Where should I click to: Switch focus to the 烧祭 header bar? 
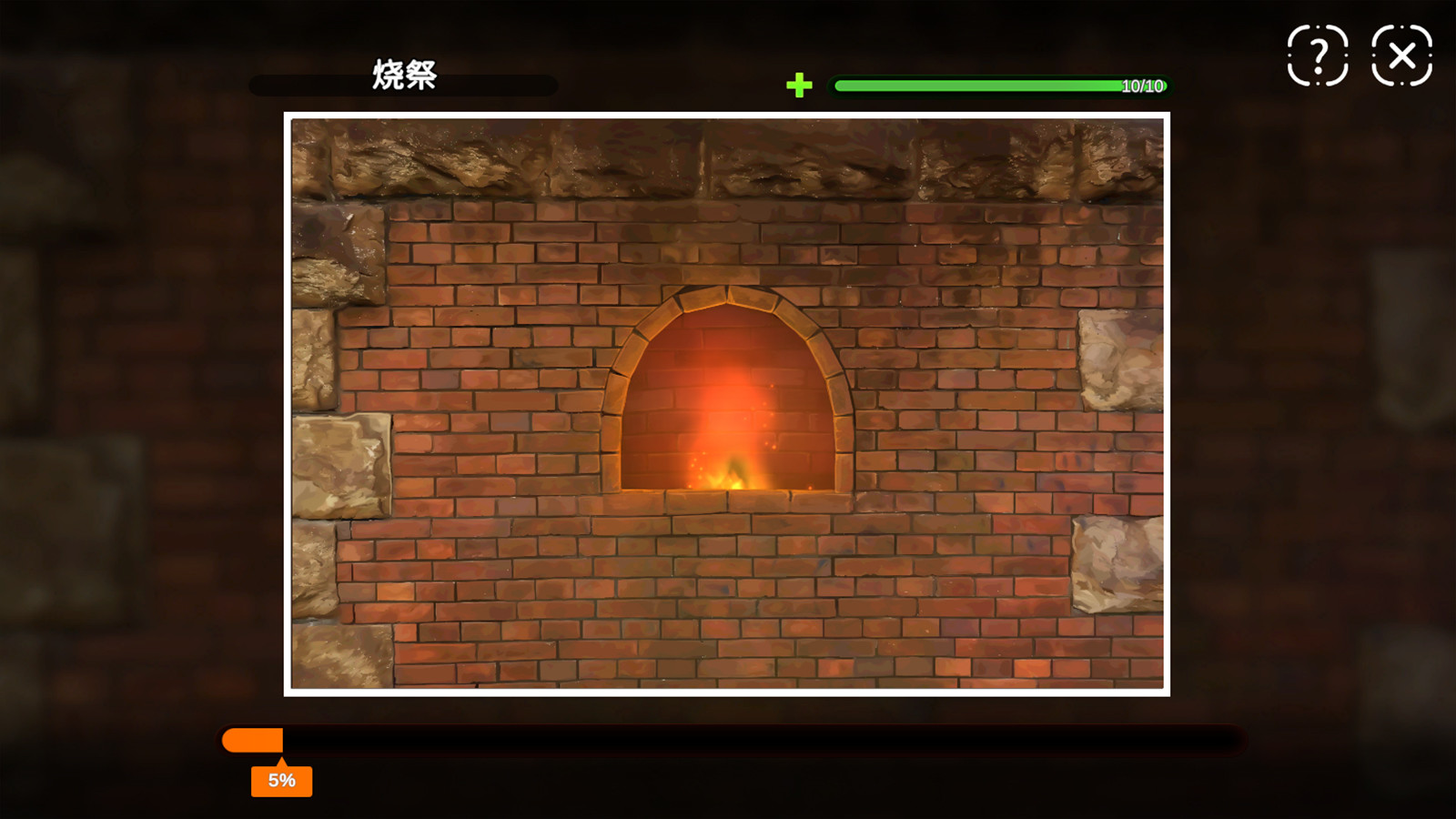click(x=404, y=85)
